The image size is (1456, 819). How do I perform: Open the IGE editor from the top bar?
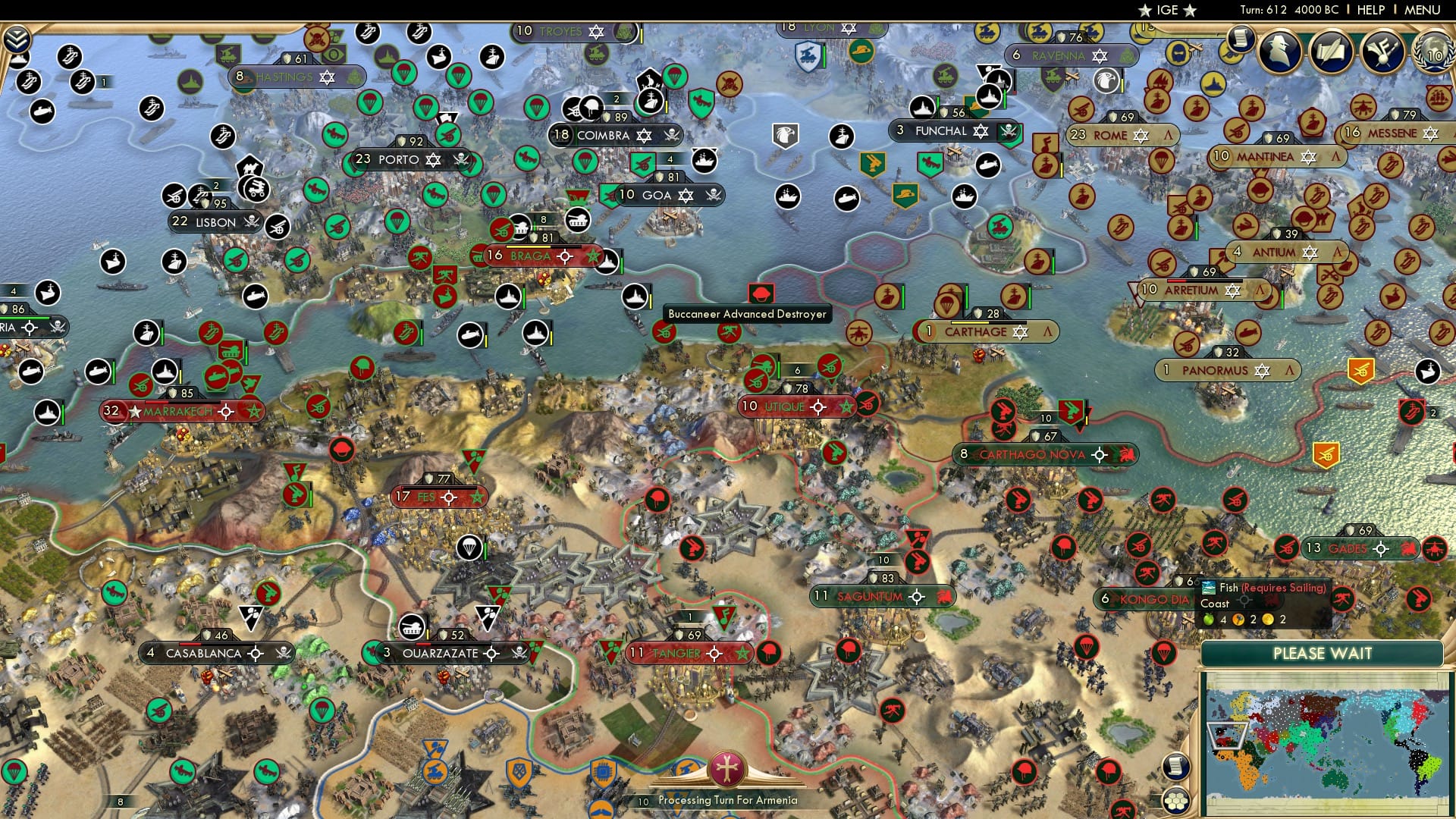[x=1166, y=10]
